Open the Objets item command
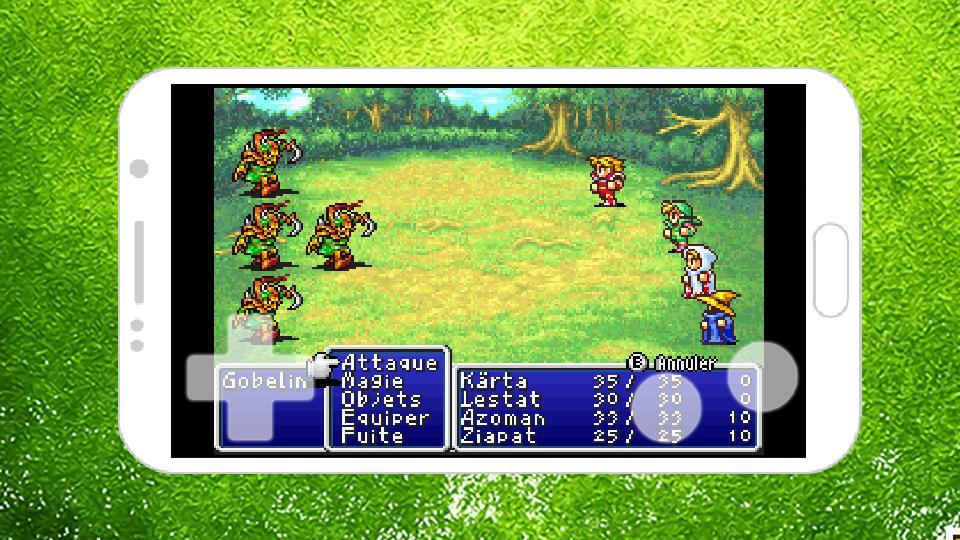The image size is (960, 540). (381, 399)
